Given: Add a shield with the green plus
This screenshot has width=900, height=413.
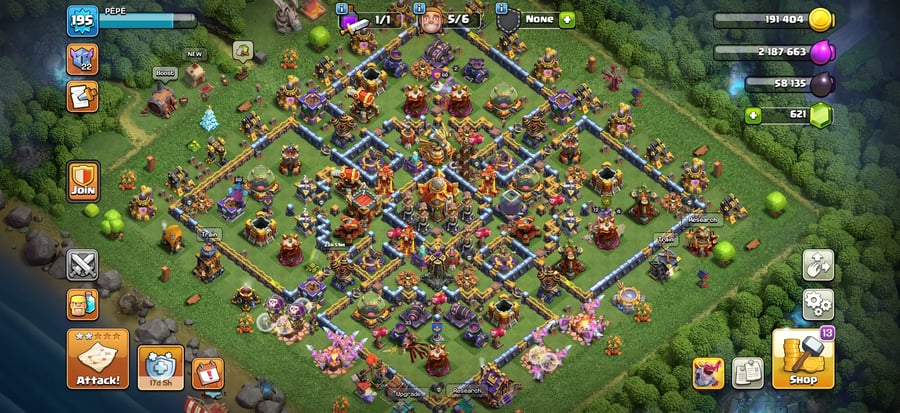Looking at the screenshot, I should (x=567, y=19).
